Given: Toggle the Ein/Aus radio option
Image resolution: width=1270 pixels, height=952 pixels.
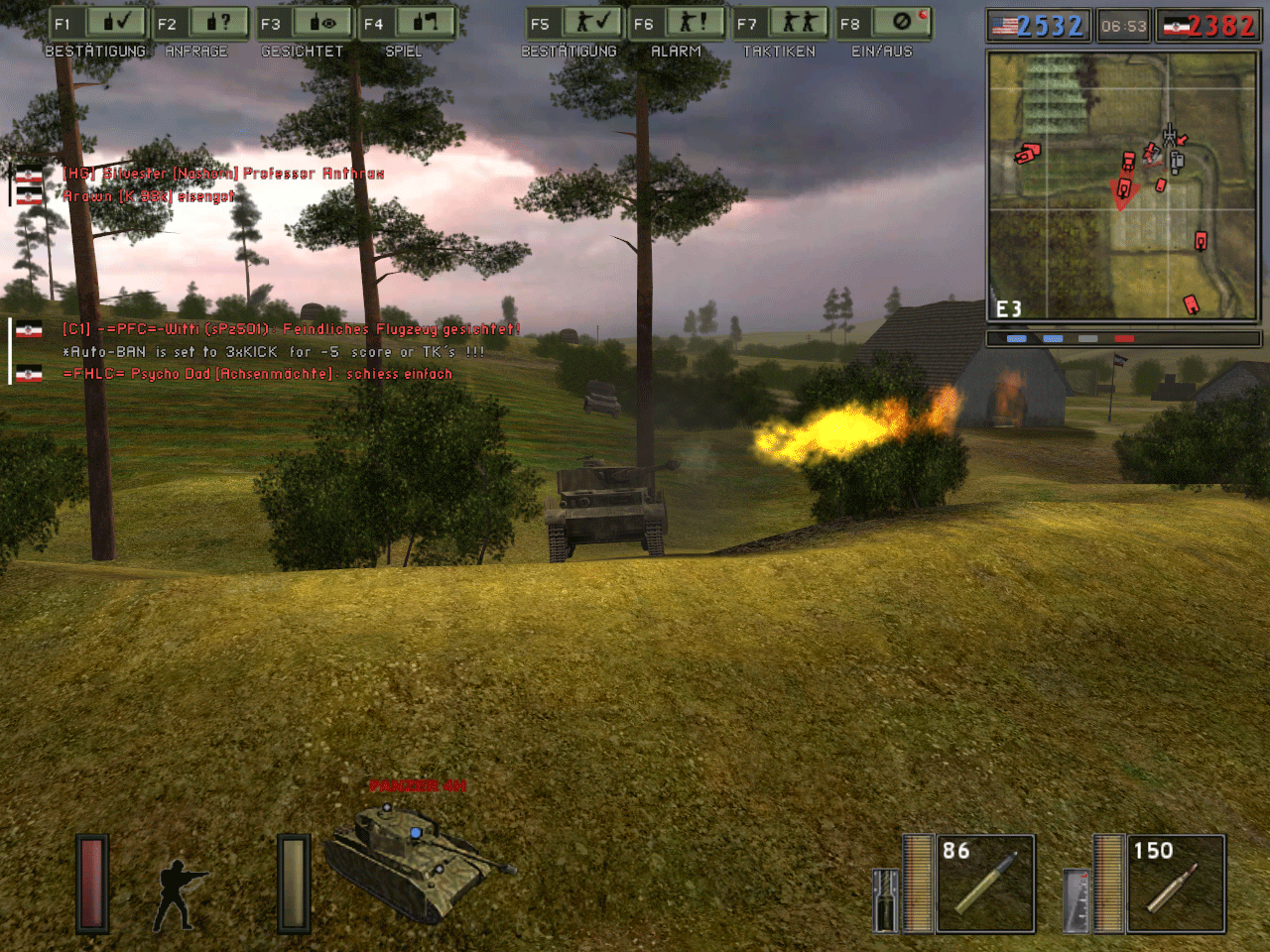Looking at the screenshot, I should point(885,23).
